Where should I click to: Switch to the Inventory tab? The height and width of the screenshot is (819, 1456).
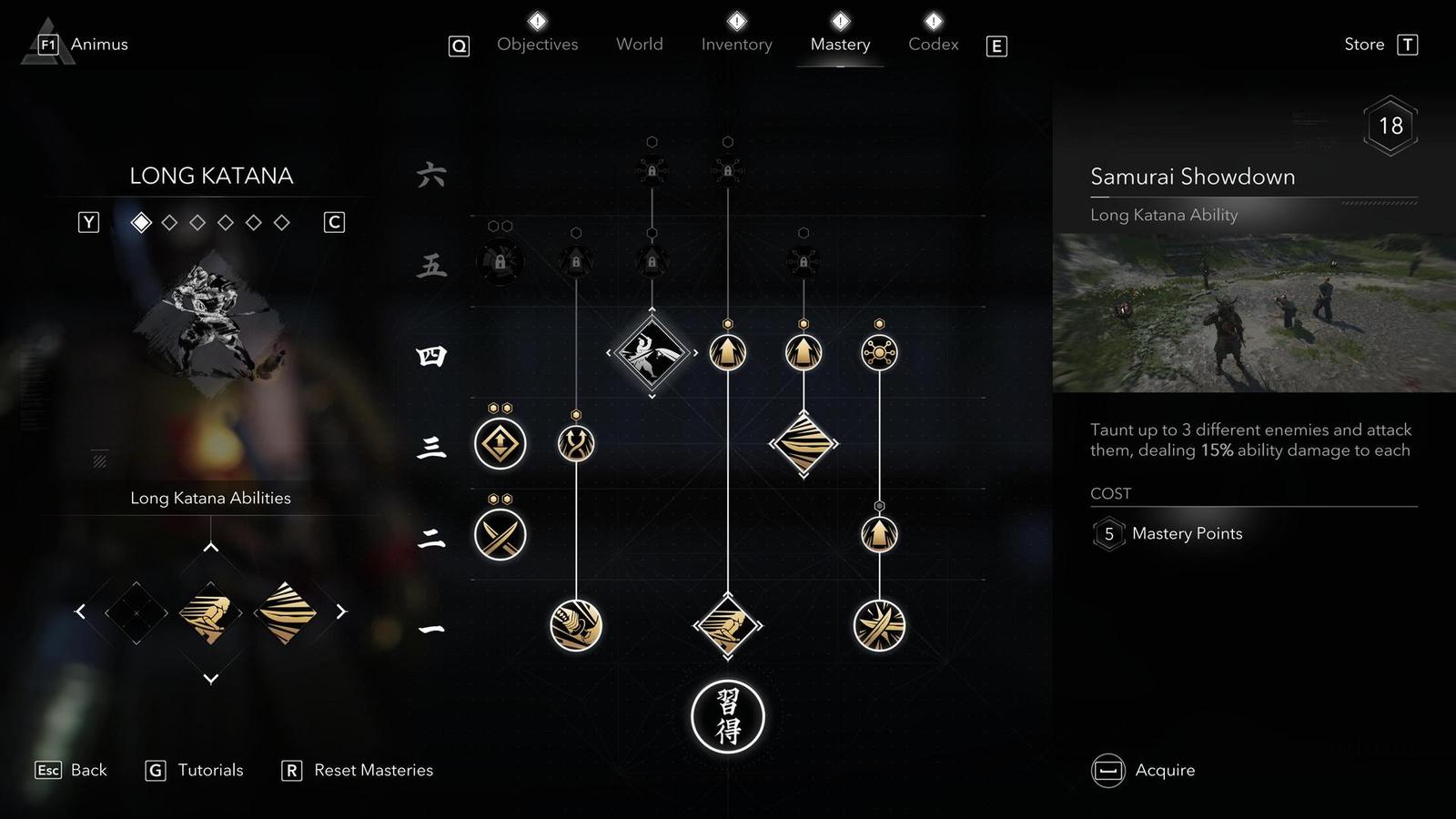coord(736,44)
